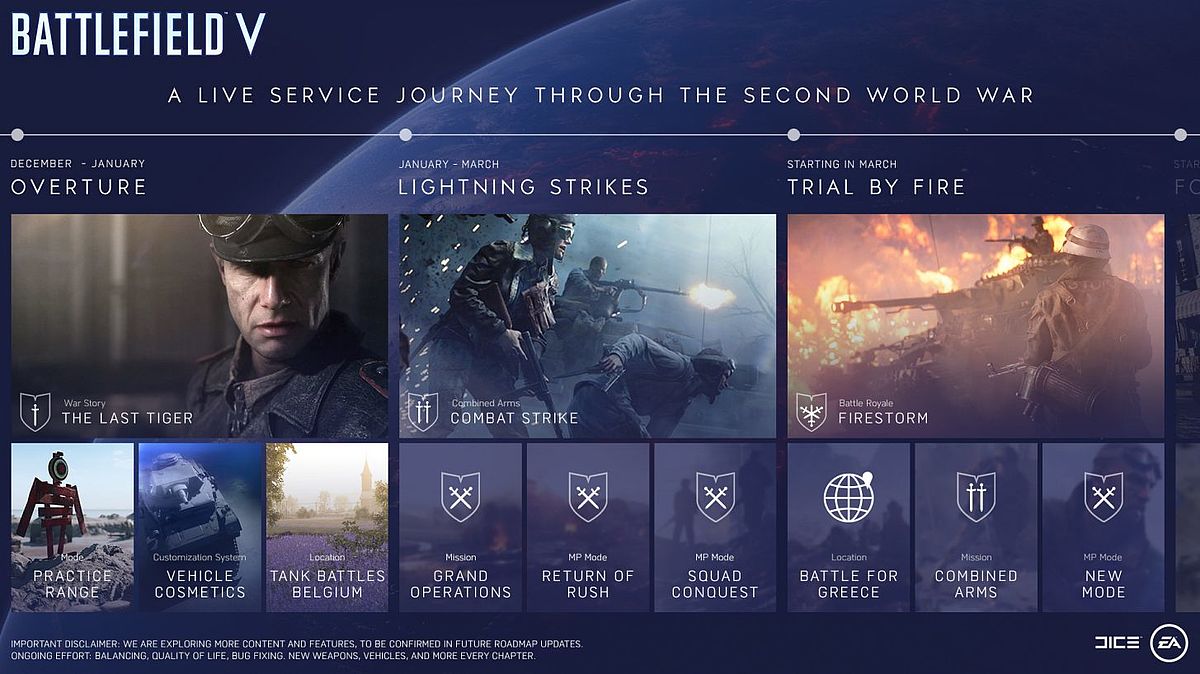This screenshot has width=1200, height=674.
Task: Choose the Squad Conquest mode tile
Action: (715, 527)
